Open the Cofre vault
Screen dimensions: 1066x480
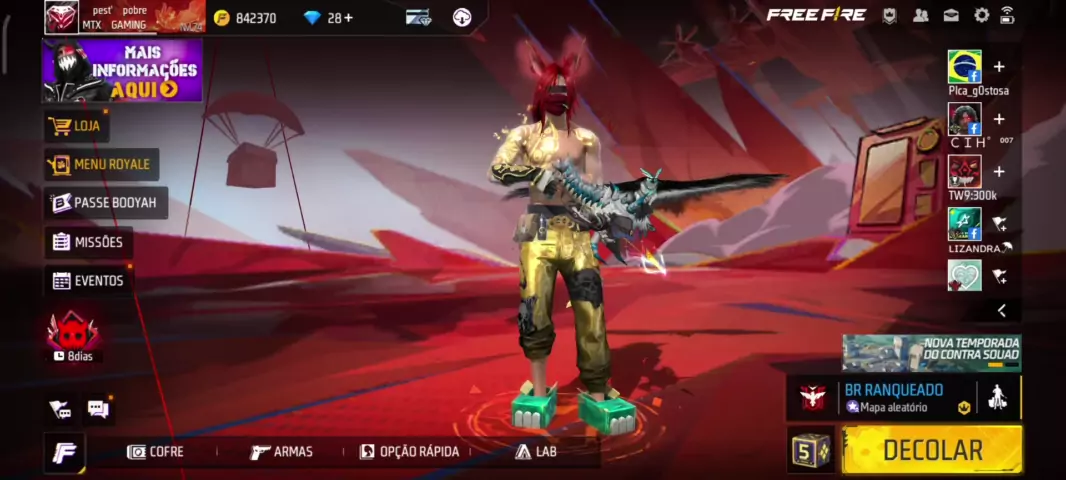point(156,452)
